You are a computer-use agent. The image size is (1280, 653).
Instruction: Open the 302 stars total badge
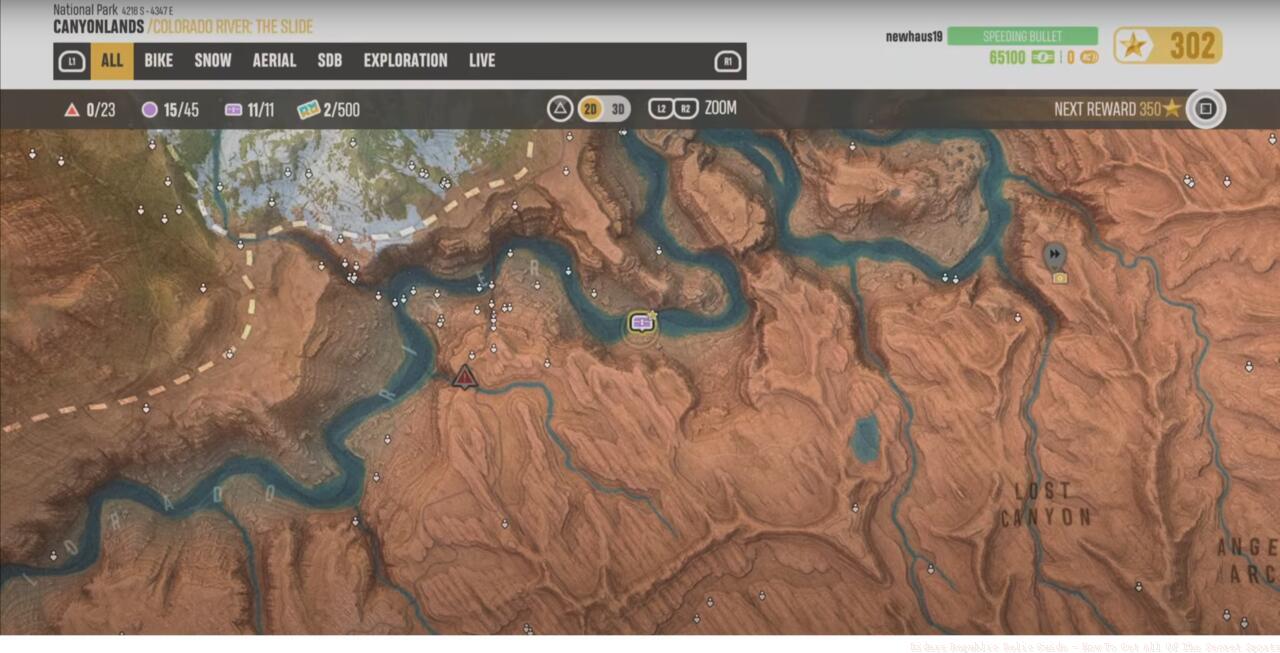(1168, 45)
